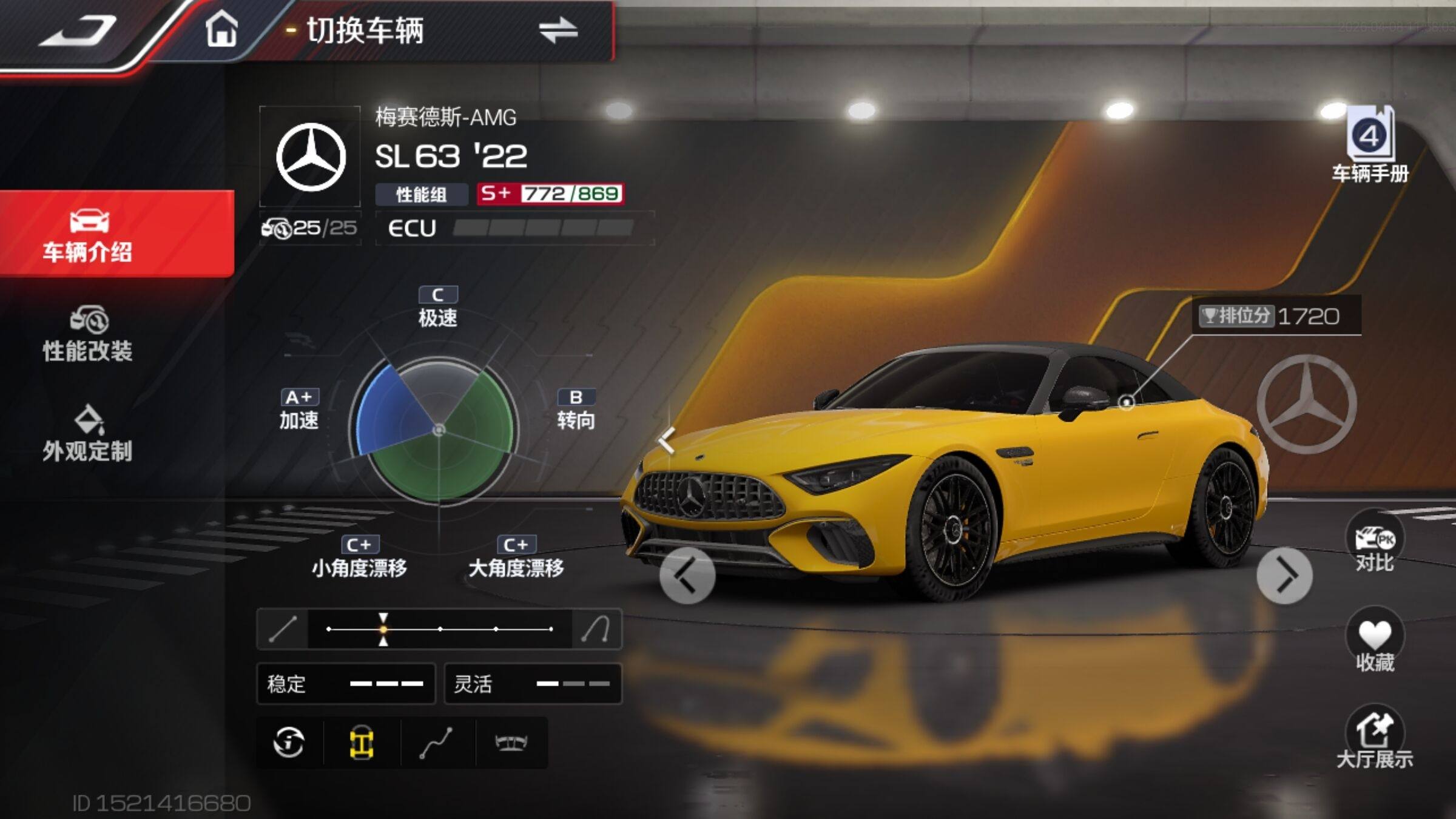Open the curve graph icon

(436, 743)
